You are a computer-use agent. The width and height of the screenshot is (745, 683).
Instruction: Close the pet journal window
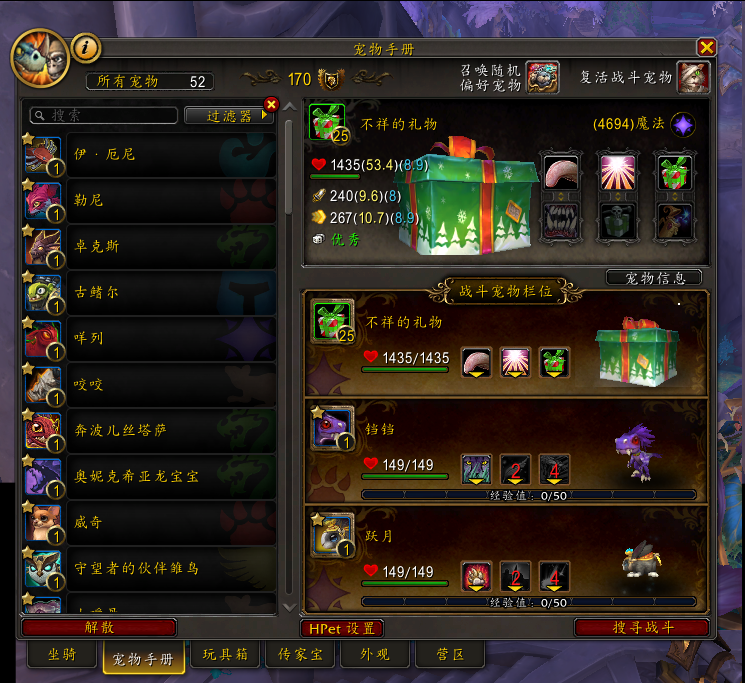(x=706, y=47)
